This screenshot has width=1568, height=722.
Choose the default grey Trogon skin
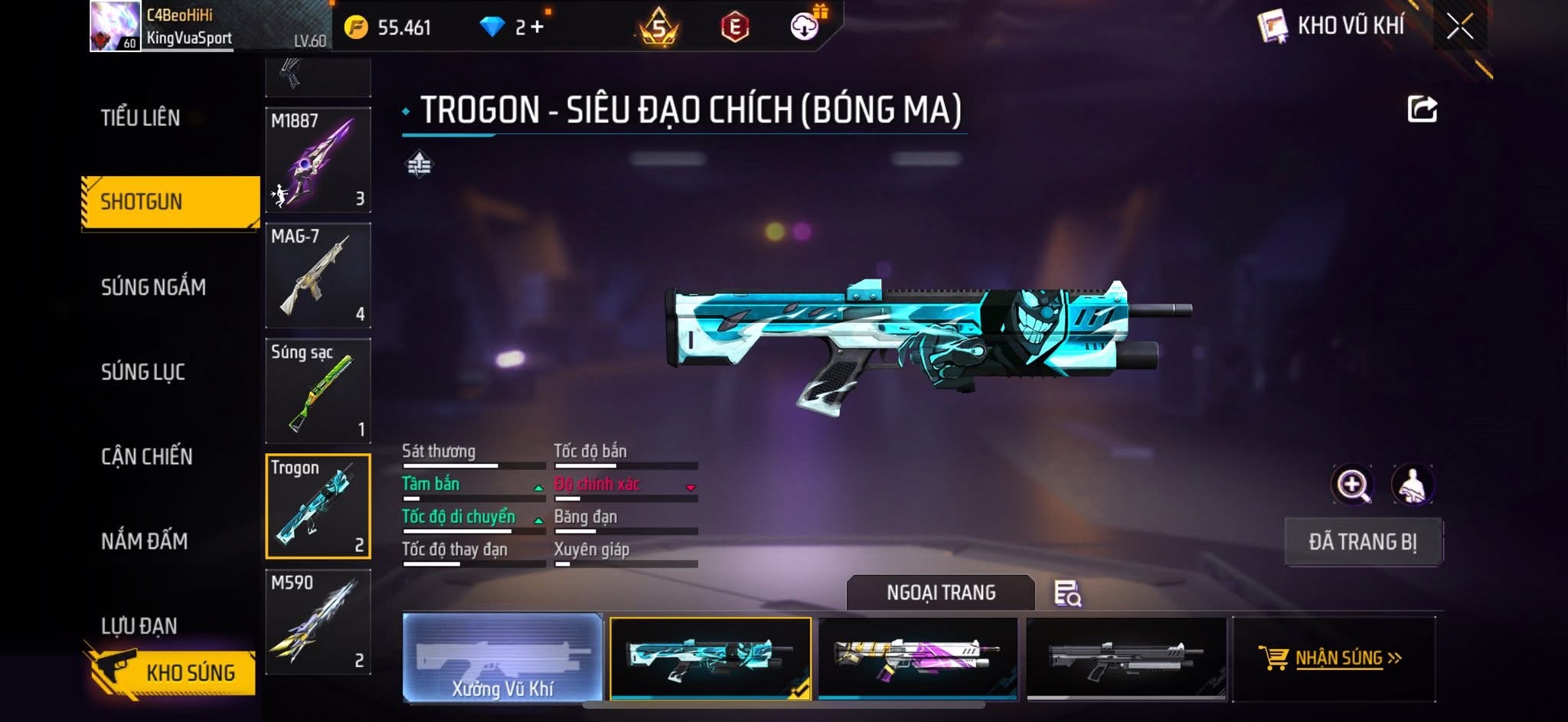[x=1126, y=658]
